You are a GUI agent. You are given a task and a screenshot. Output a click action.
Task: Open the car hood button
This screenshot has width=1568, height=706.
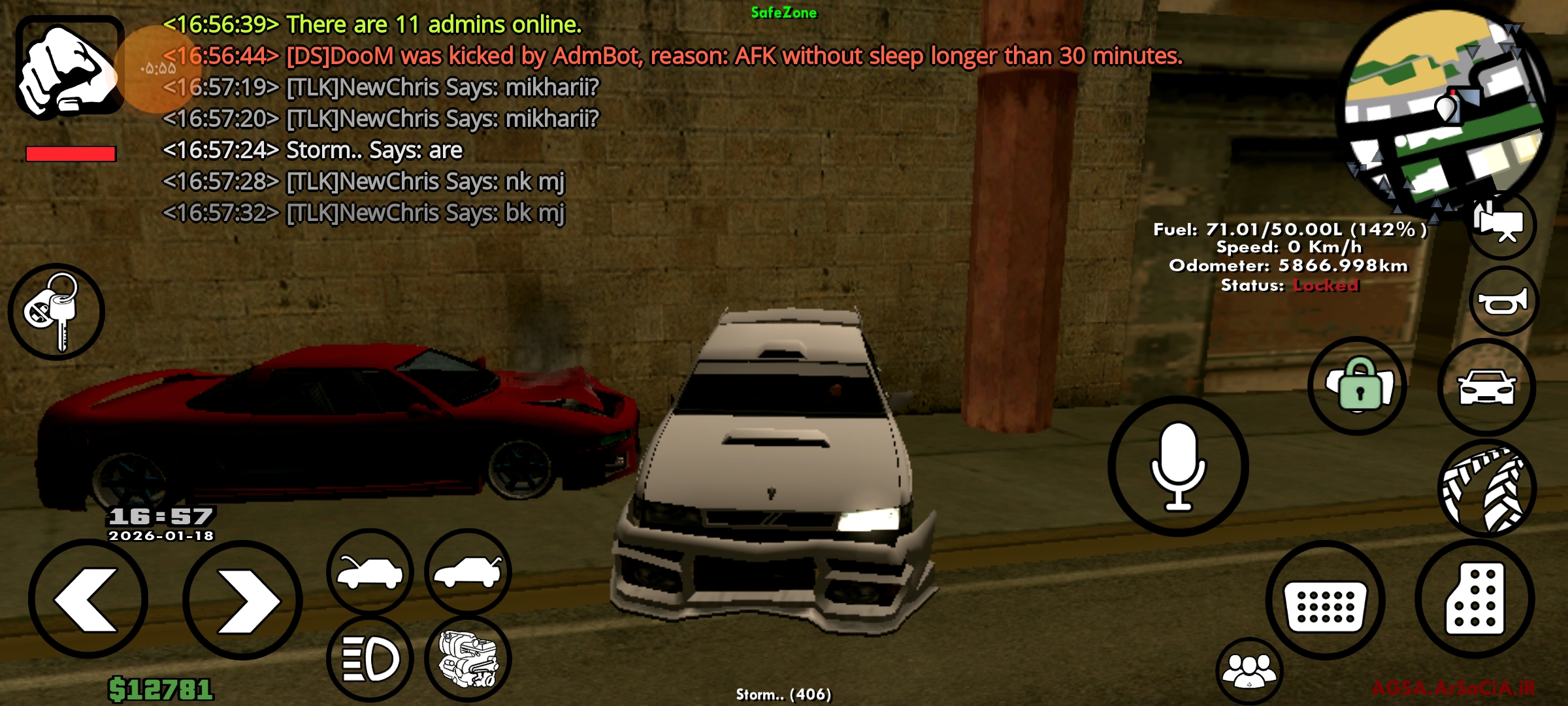(370, 572)
